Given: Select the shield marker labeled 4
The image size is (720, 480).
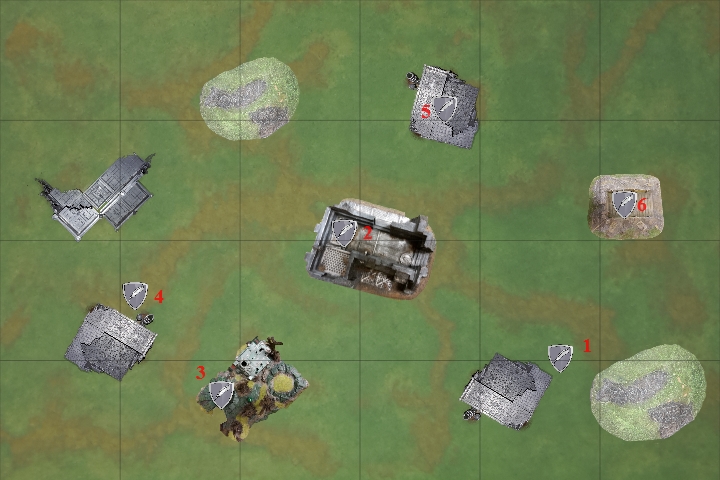Looking at the screenshot, I should [135, 295].
